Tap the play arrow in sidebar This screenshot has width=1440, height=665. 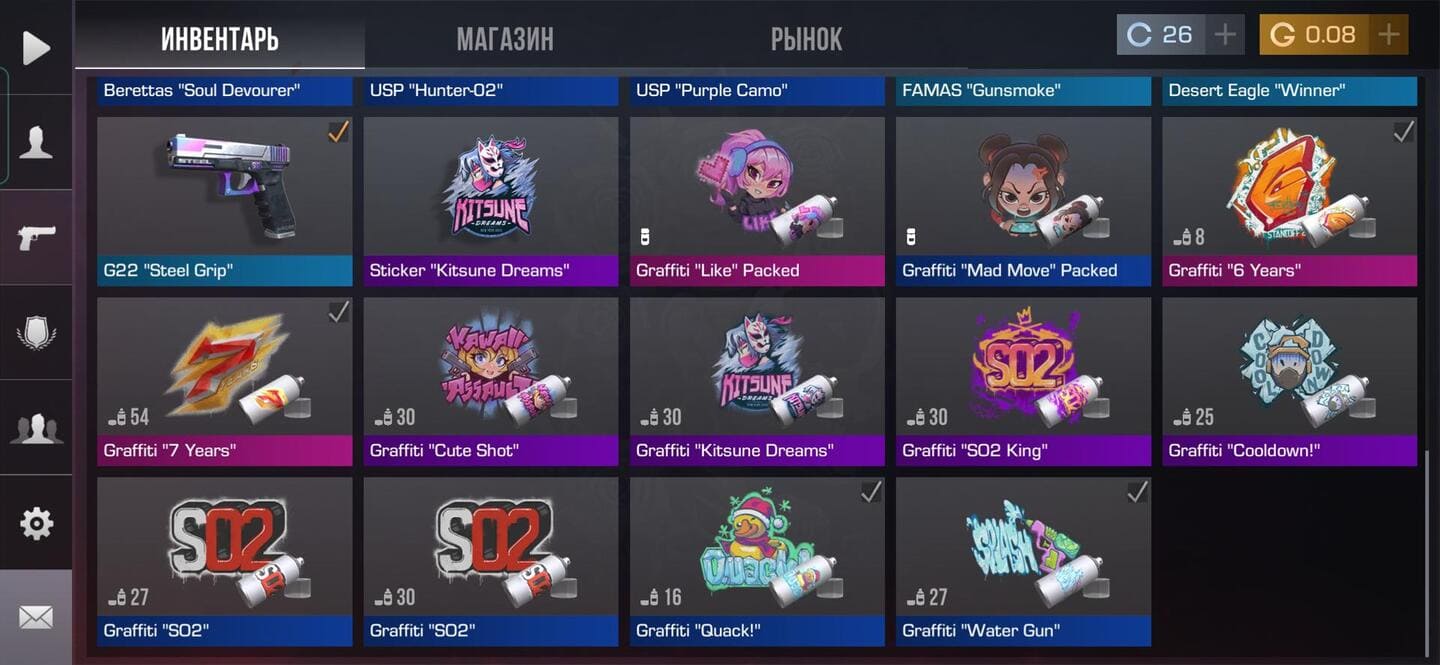pyautogui.click(x=36, y=48)
